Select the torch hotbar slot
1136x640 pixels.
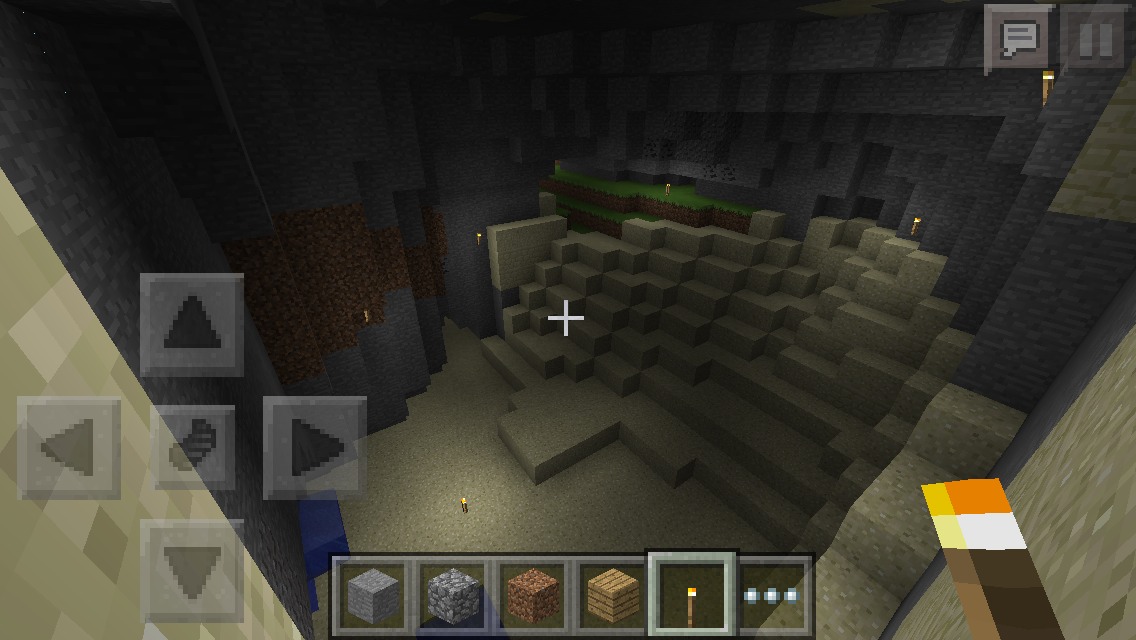[692, 595]
